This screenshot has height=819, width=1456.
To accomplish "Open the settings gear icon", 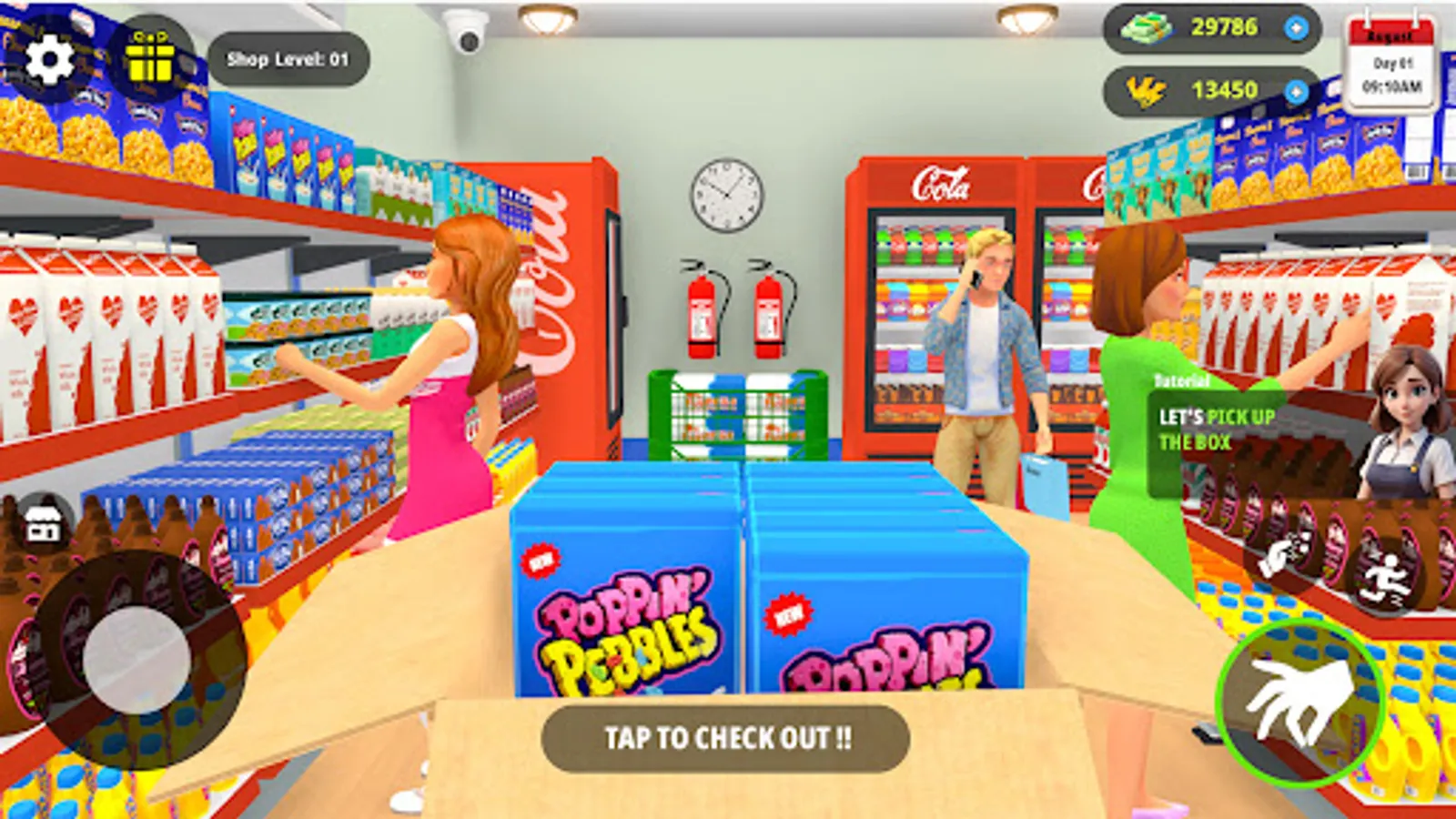I will (x=50, y=59).
